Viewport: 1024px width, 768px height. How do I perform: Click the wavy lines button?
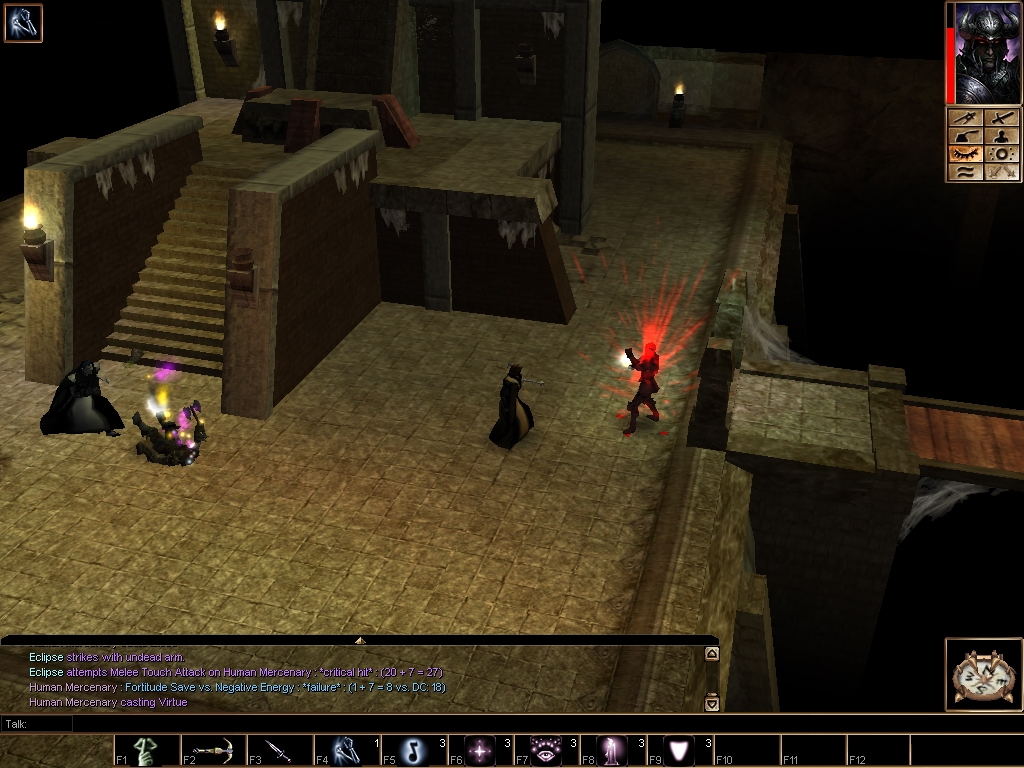tap(966, 172)
